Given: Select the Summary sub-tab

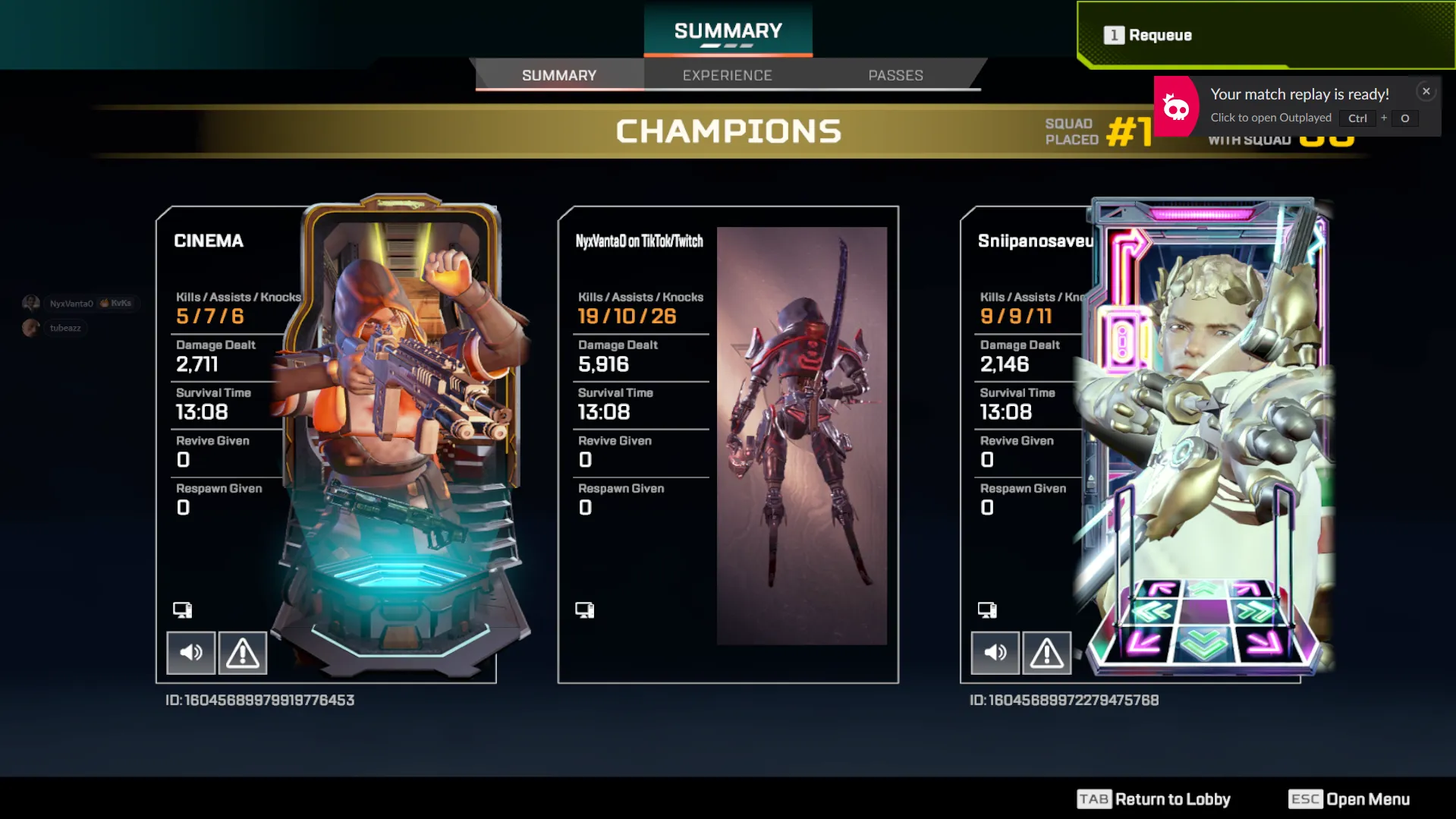Looking at the screenshot, I should (x=559, y=75).
